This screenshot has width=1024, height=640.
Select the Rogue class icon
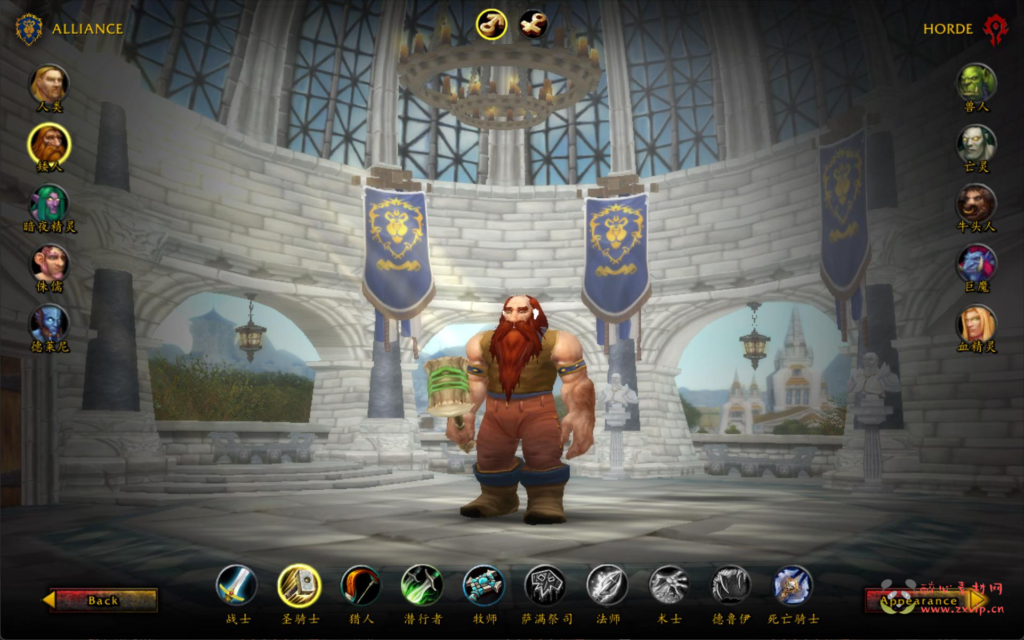[x=422, y=585]
